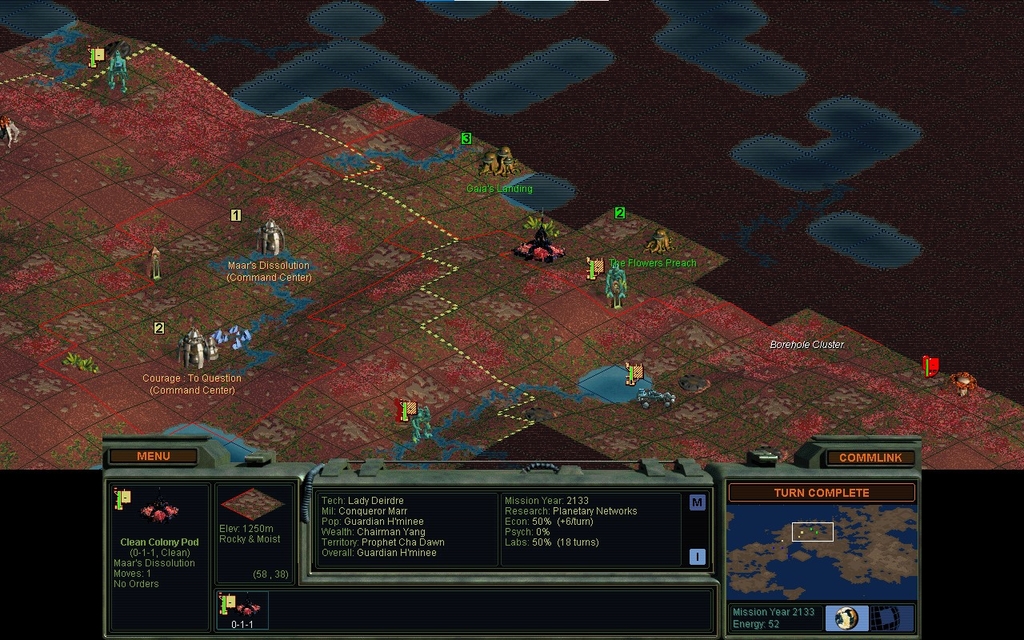1024x640 pixels.
Task: Open the Courage : To Question base
Action: point(194,348)
